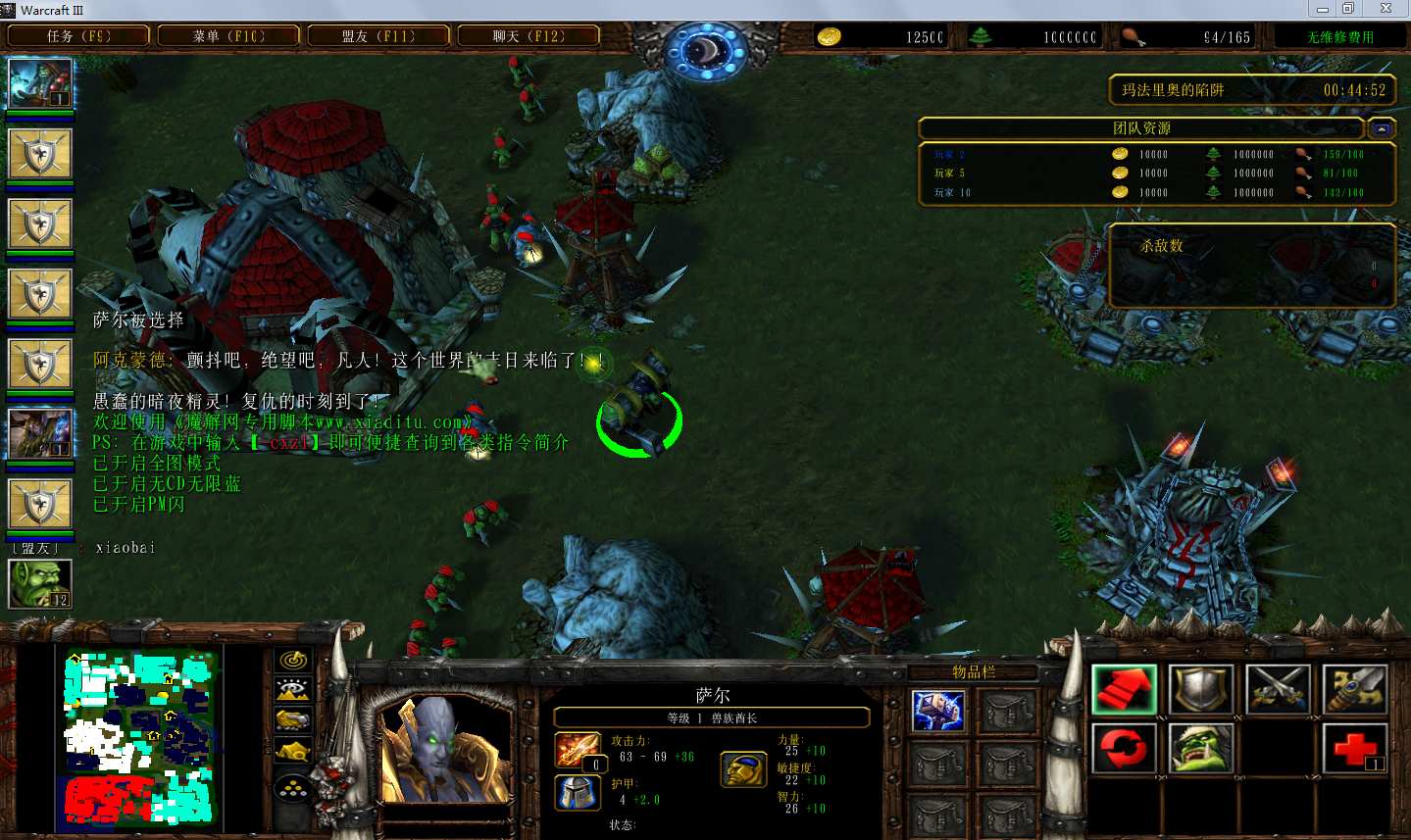Open the 聊天 (F12) chat log
1411x840 pixels.
529,36
